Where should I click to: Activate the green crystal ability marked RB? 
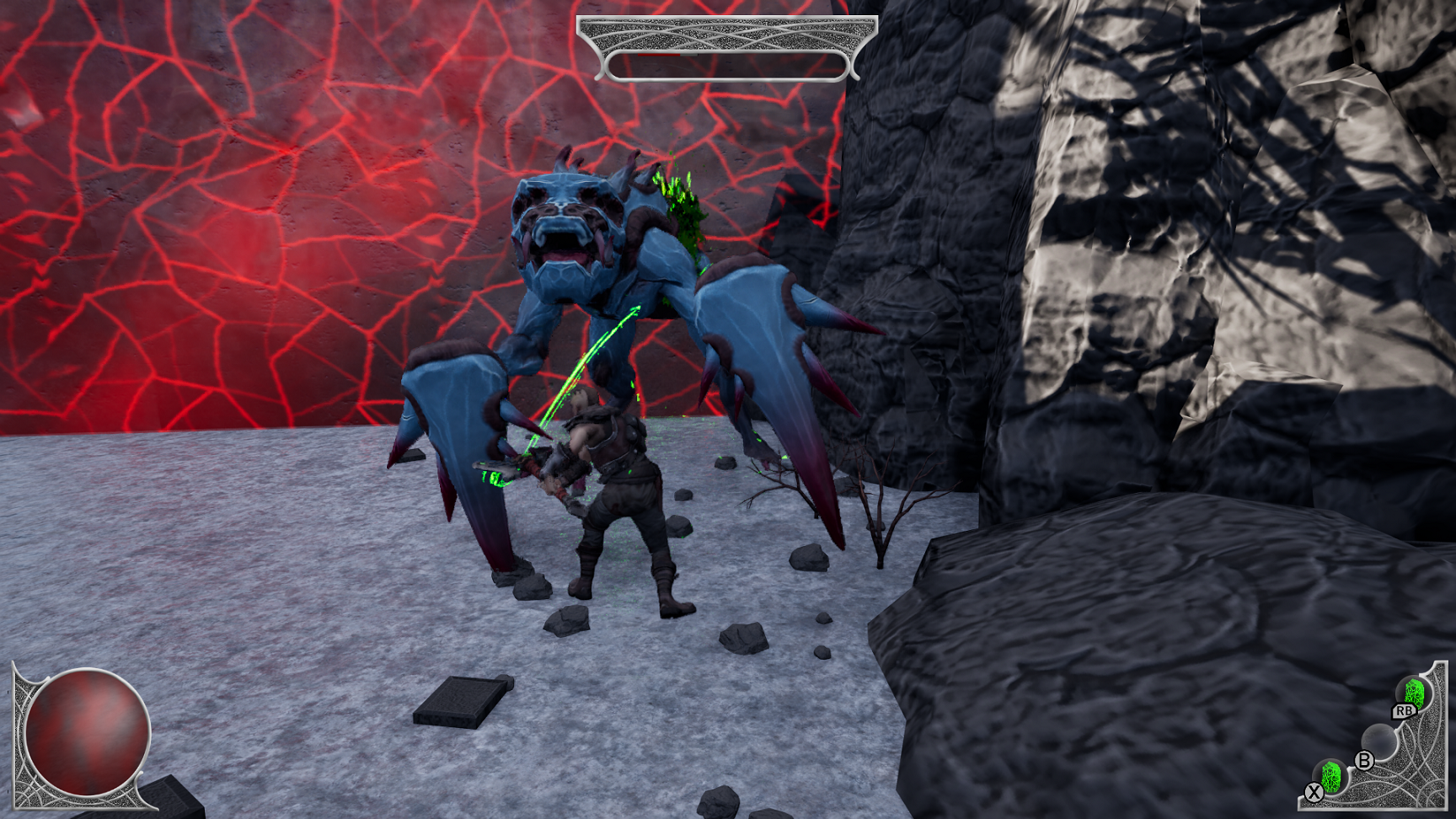coord(1414,694)
